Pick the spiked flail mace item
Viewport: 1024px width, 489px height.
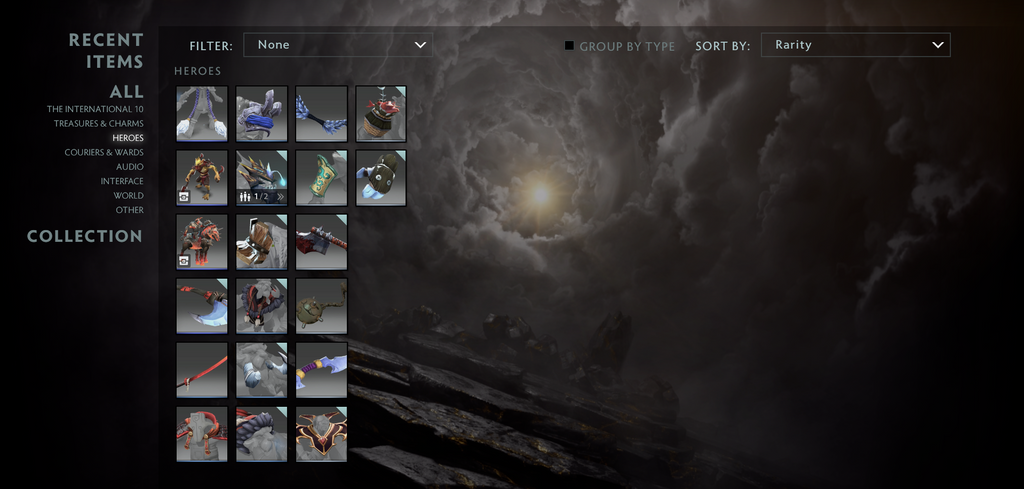(322, 305)
